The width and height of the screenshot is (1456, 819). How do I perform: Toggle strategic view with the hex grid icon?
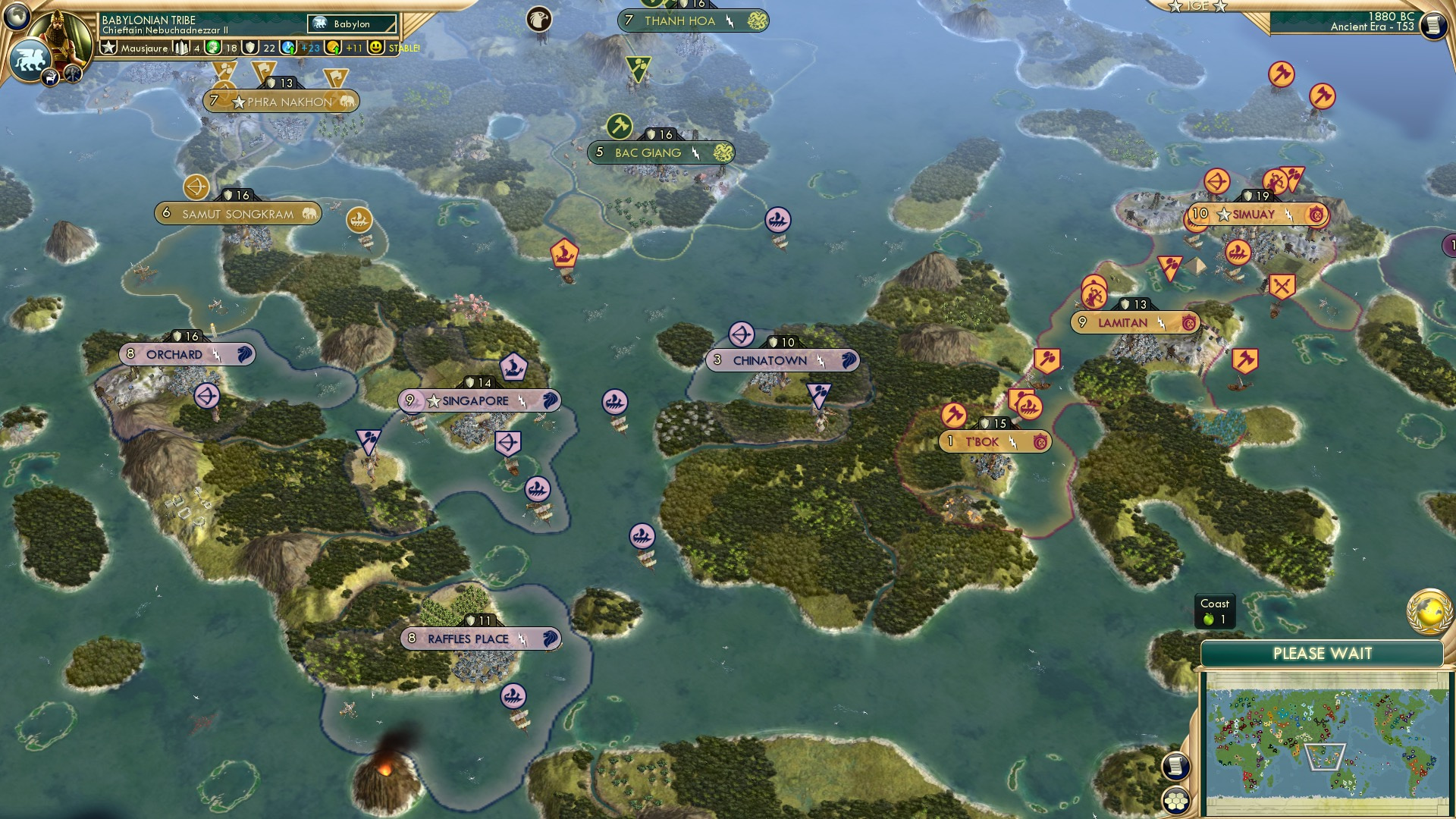1175,800
